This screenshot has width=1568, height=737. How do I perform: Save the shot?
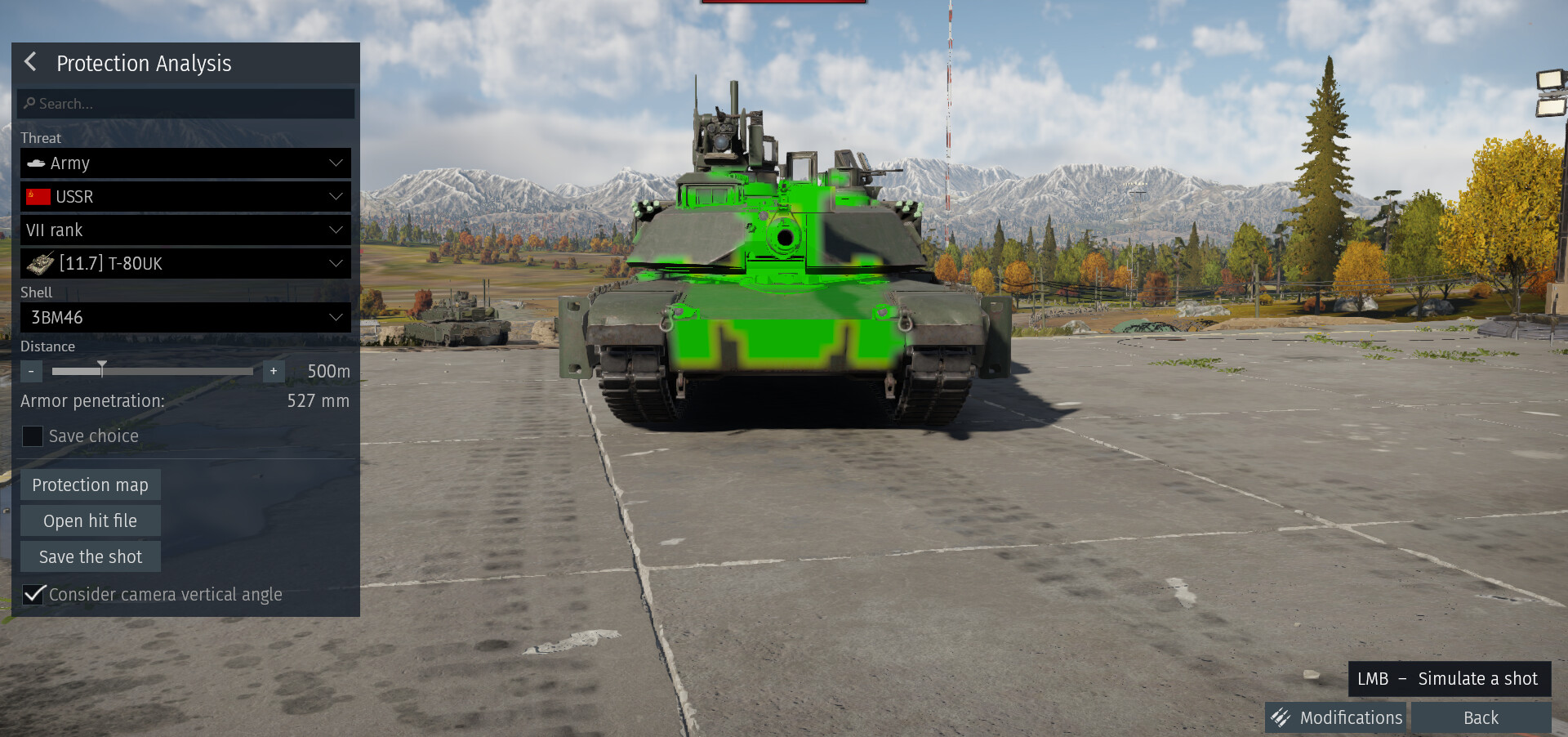tap(90, 557)
